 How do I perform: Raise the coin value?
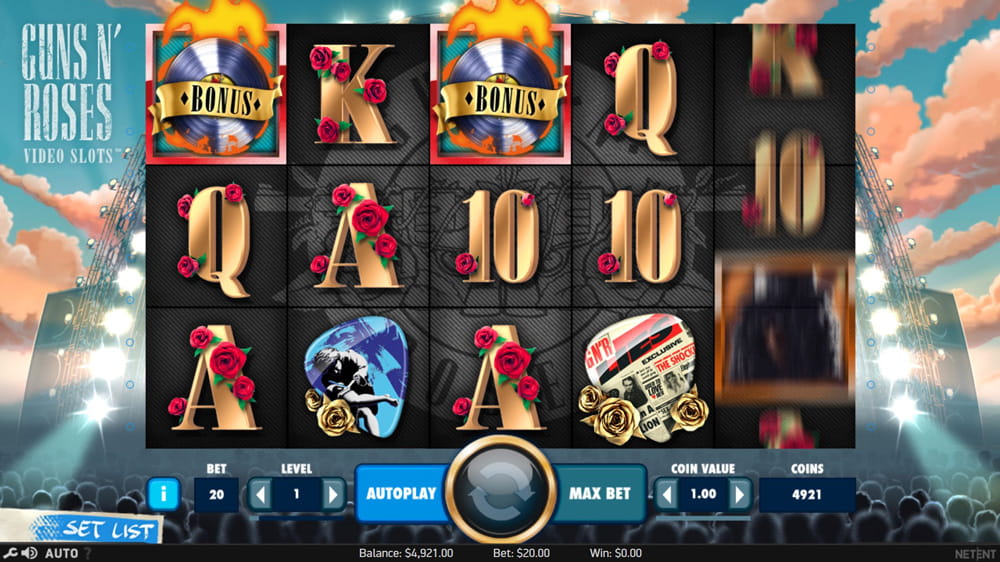740,494
